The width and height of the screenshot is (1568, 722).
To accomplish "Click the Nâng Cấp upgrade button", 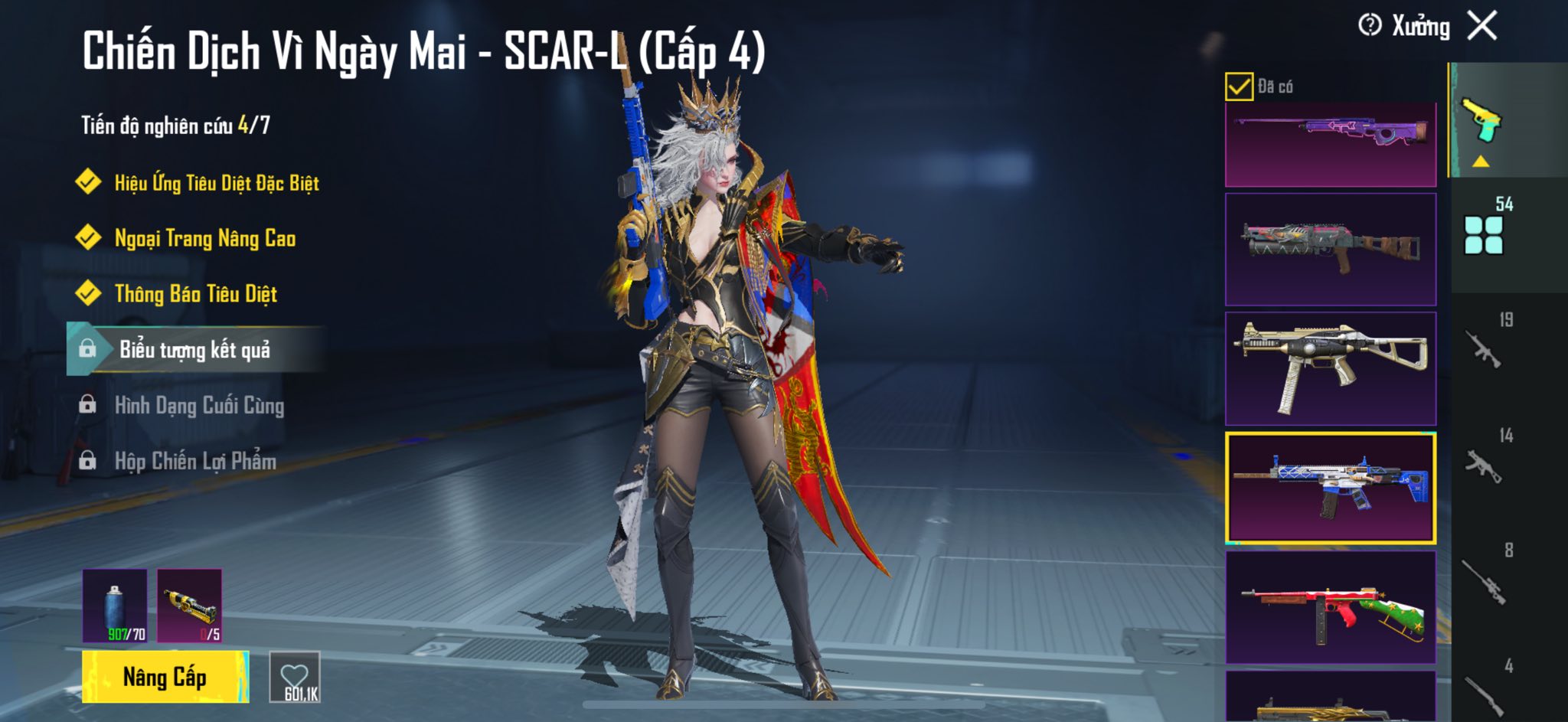I will coord(165,677).
